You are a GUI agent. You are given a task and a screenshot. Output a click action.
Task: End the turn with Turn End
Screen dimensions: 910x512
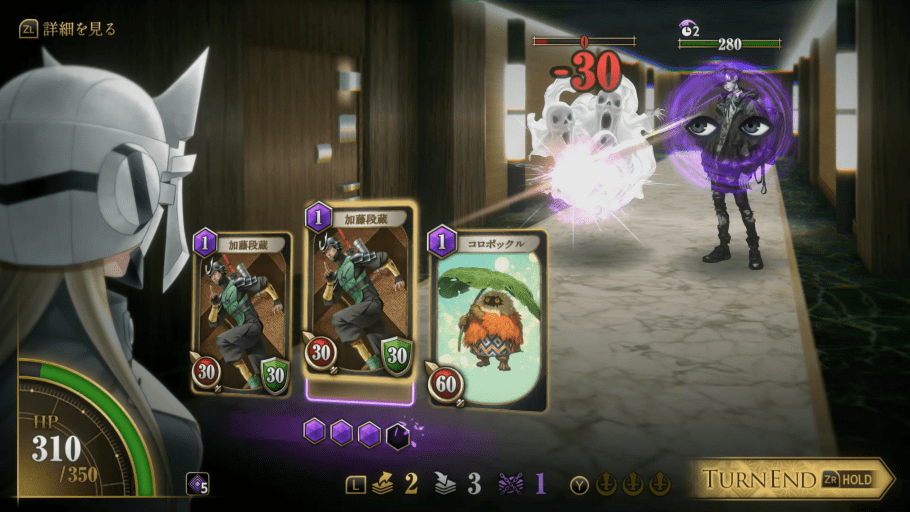tap(790, 479)
